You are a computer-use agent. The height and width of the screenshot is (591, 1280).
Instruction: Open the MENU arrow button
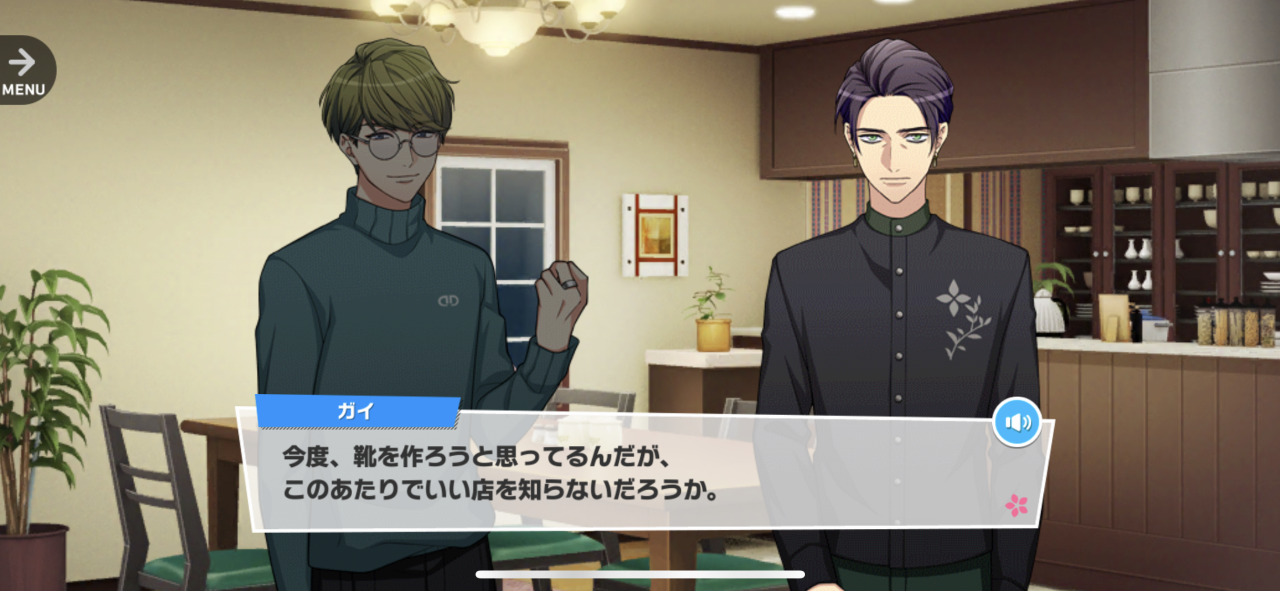[x=24, y=70]
